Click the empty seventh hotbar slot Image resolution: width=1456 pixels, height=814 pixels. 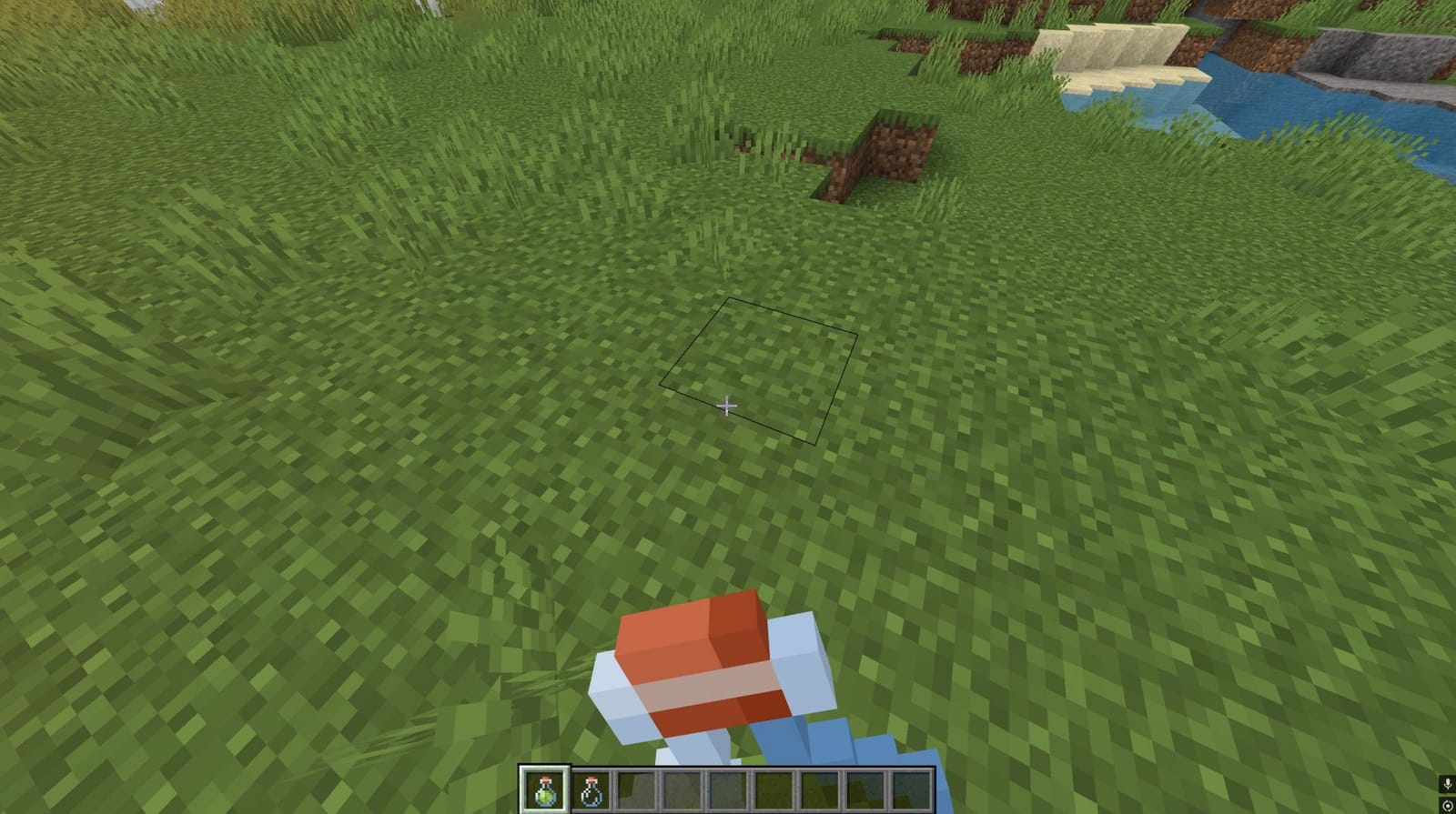(821, 789)
